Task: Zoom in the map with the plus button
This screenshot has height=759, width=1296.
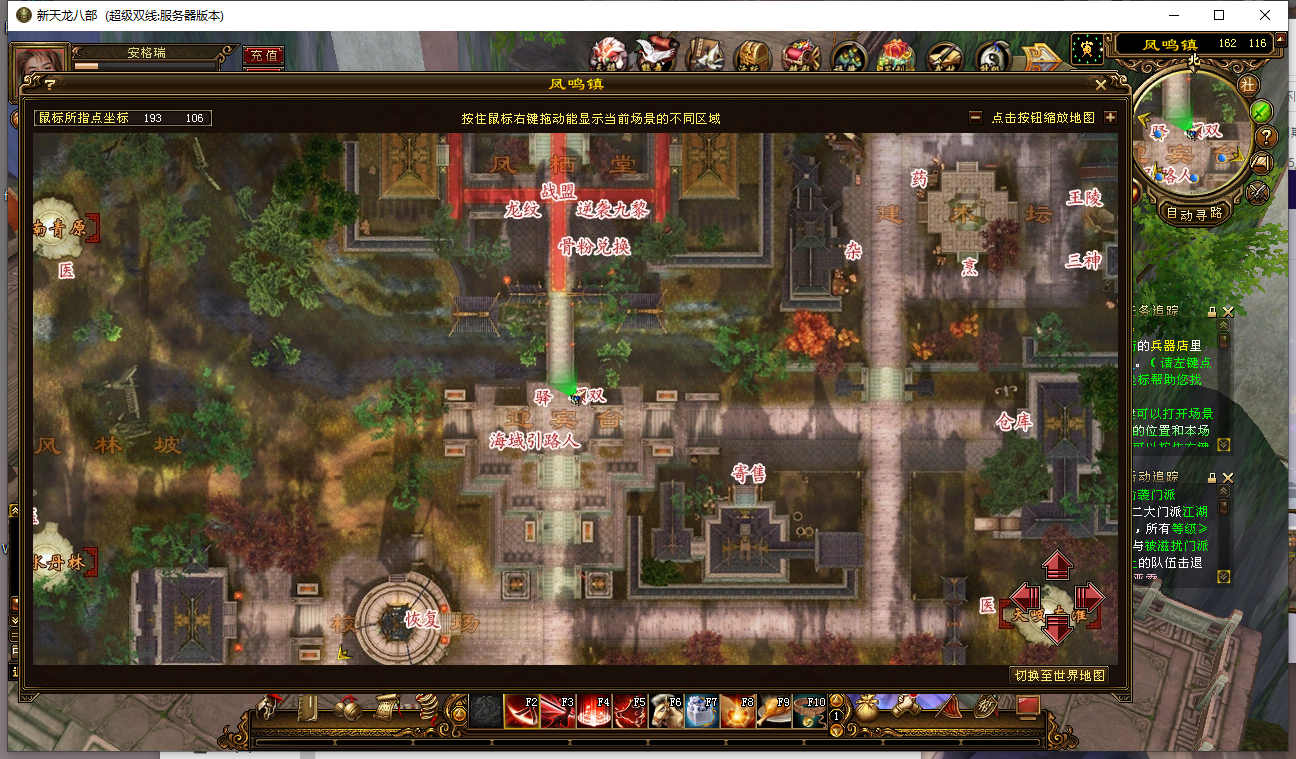Action: (x=1110, y=117)
